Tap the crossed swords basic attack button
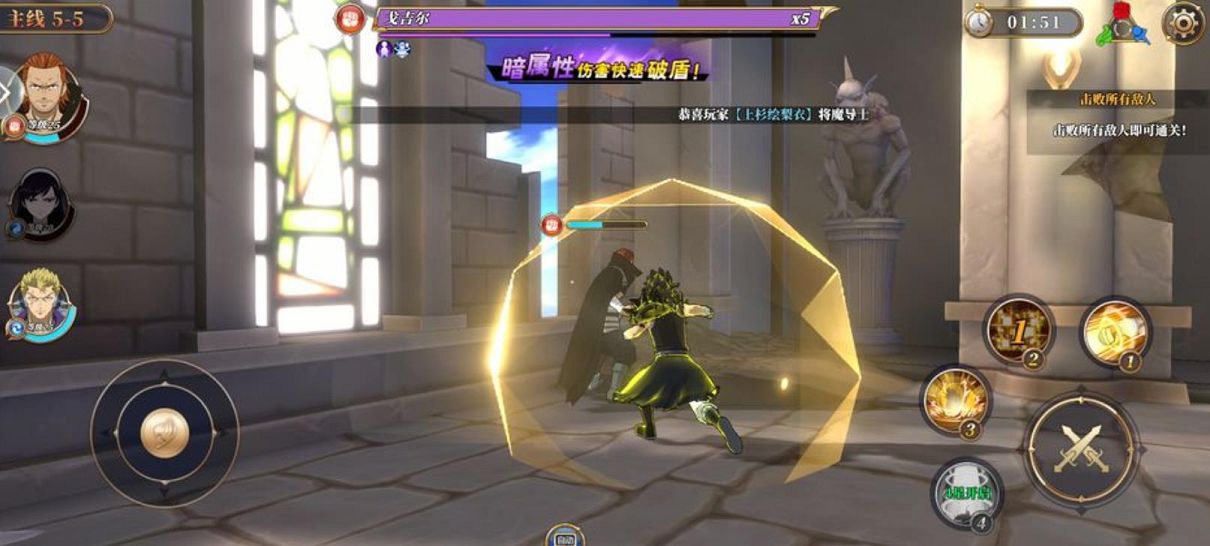Viewport: 1210px width, 546px height. pyautogui.click(x=1080, y=448)
